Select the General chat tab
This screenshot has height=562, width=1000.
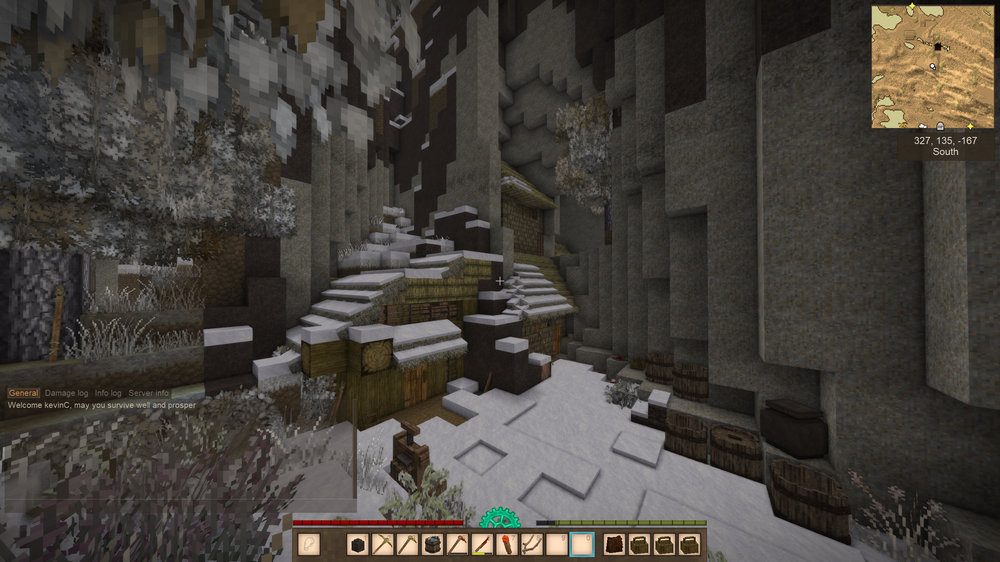point(23,394)
